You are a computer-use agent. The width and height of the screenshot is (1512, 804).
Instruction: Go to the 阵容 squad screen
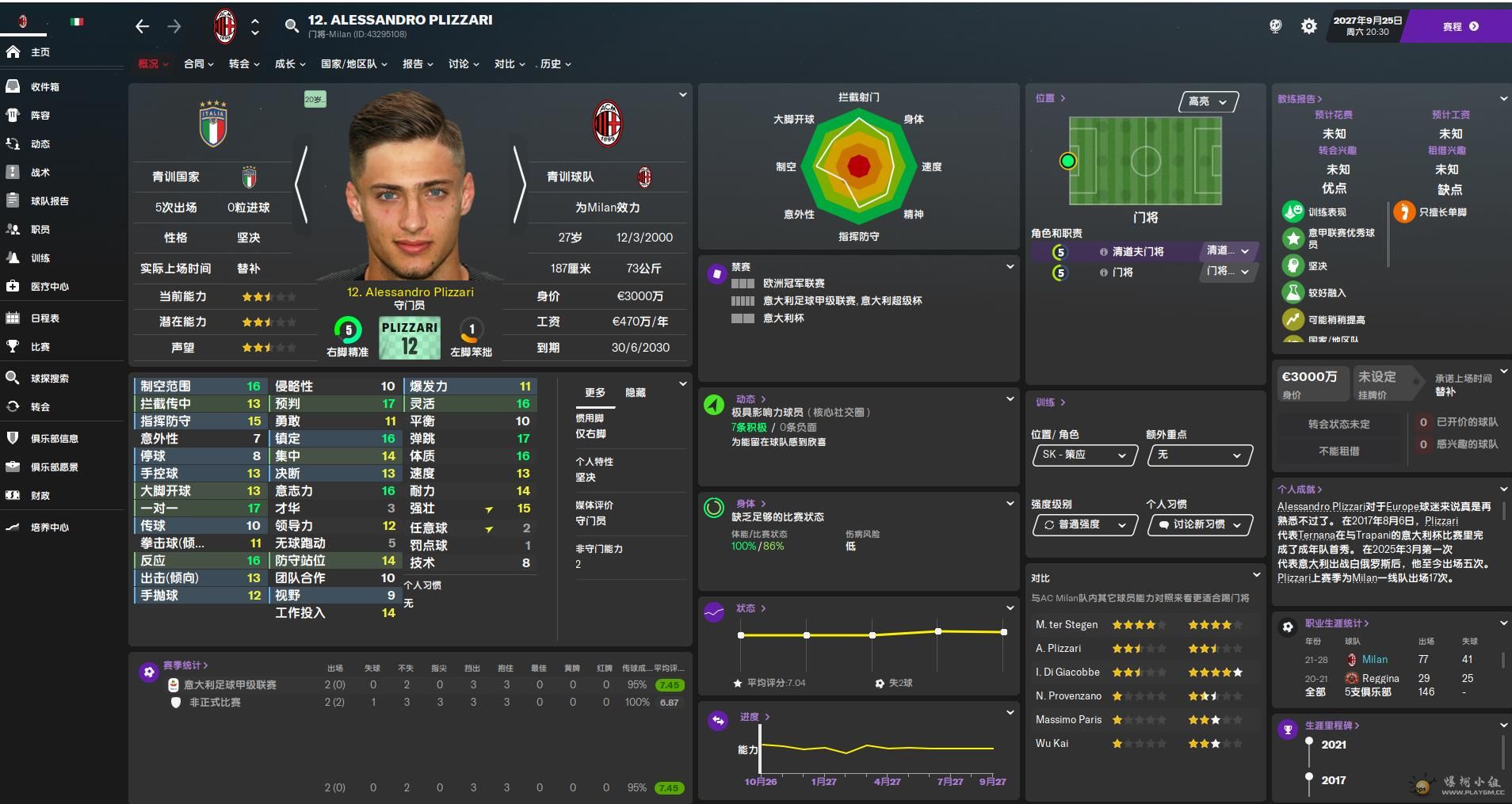[x=40, y=116]
